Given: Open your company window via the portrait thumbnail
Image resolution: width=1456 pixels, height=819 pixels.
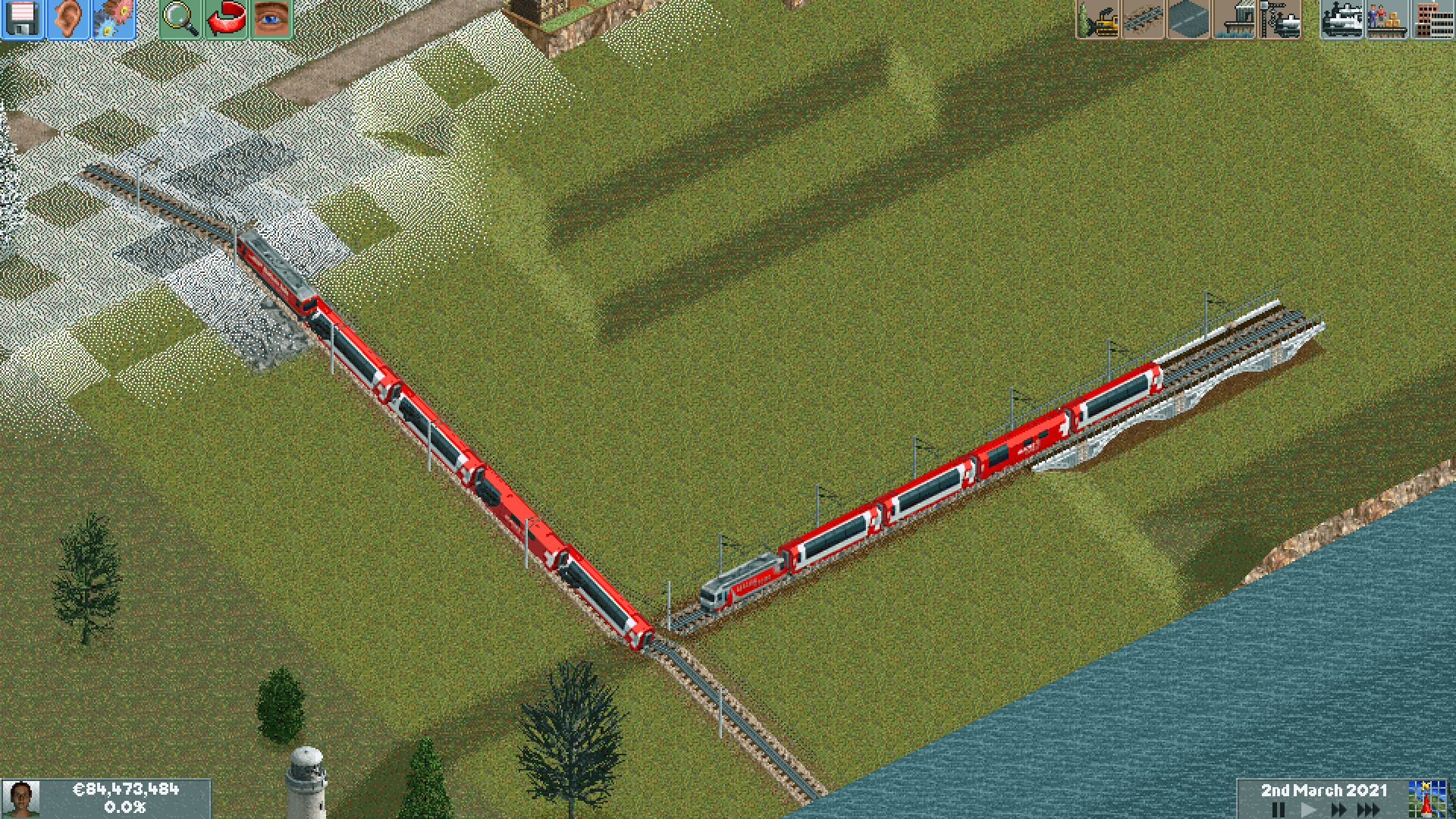Looking at the screenshot, I should pos(30,800).
